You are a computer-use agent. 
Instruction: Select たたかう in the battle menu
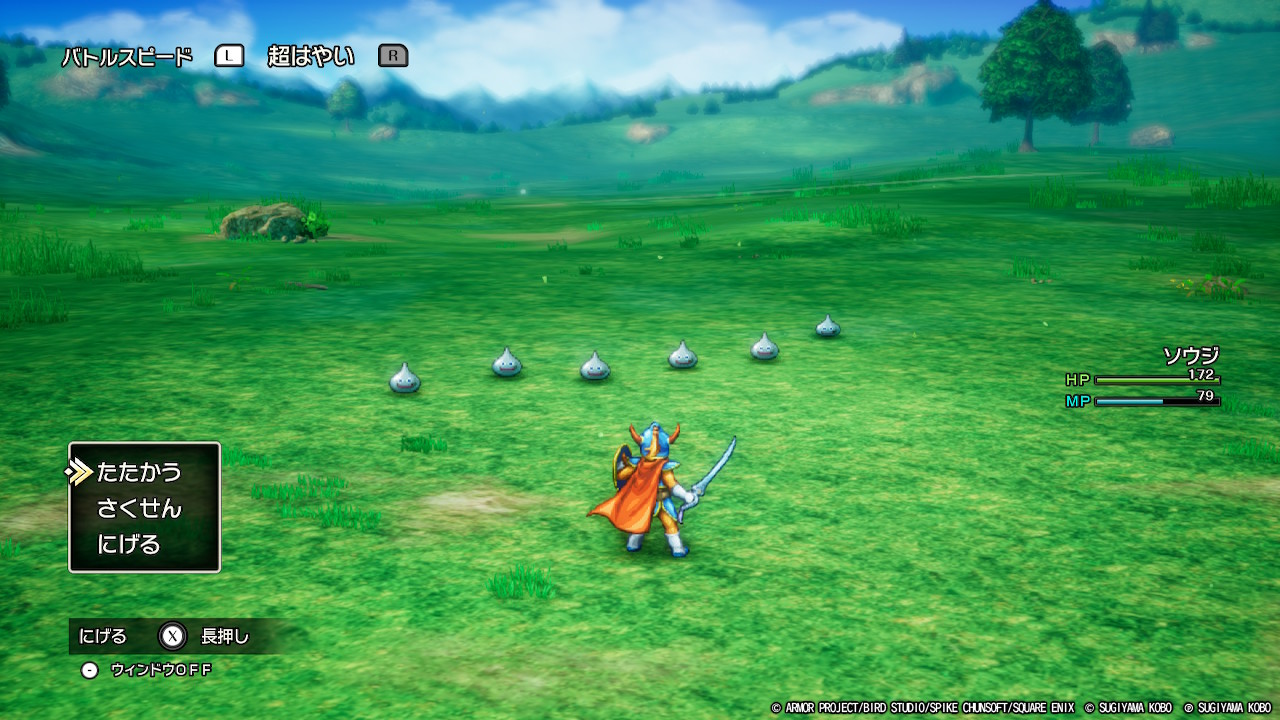point(139,471)
